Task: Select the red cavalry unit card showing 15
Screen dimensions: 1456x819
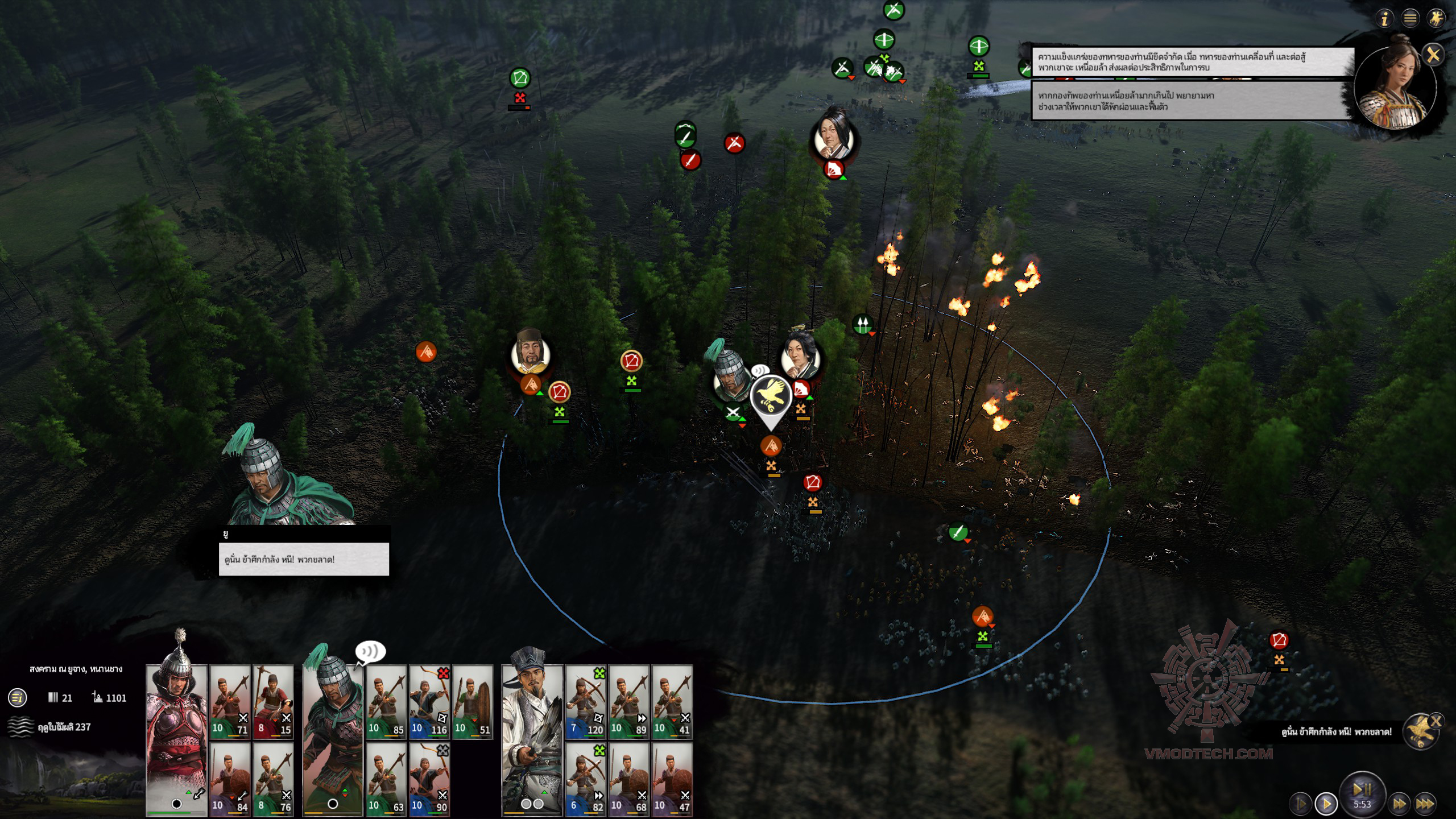Action: click(x=274, y=702)
